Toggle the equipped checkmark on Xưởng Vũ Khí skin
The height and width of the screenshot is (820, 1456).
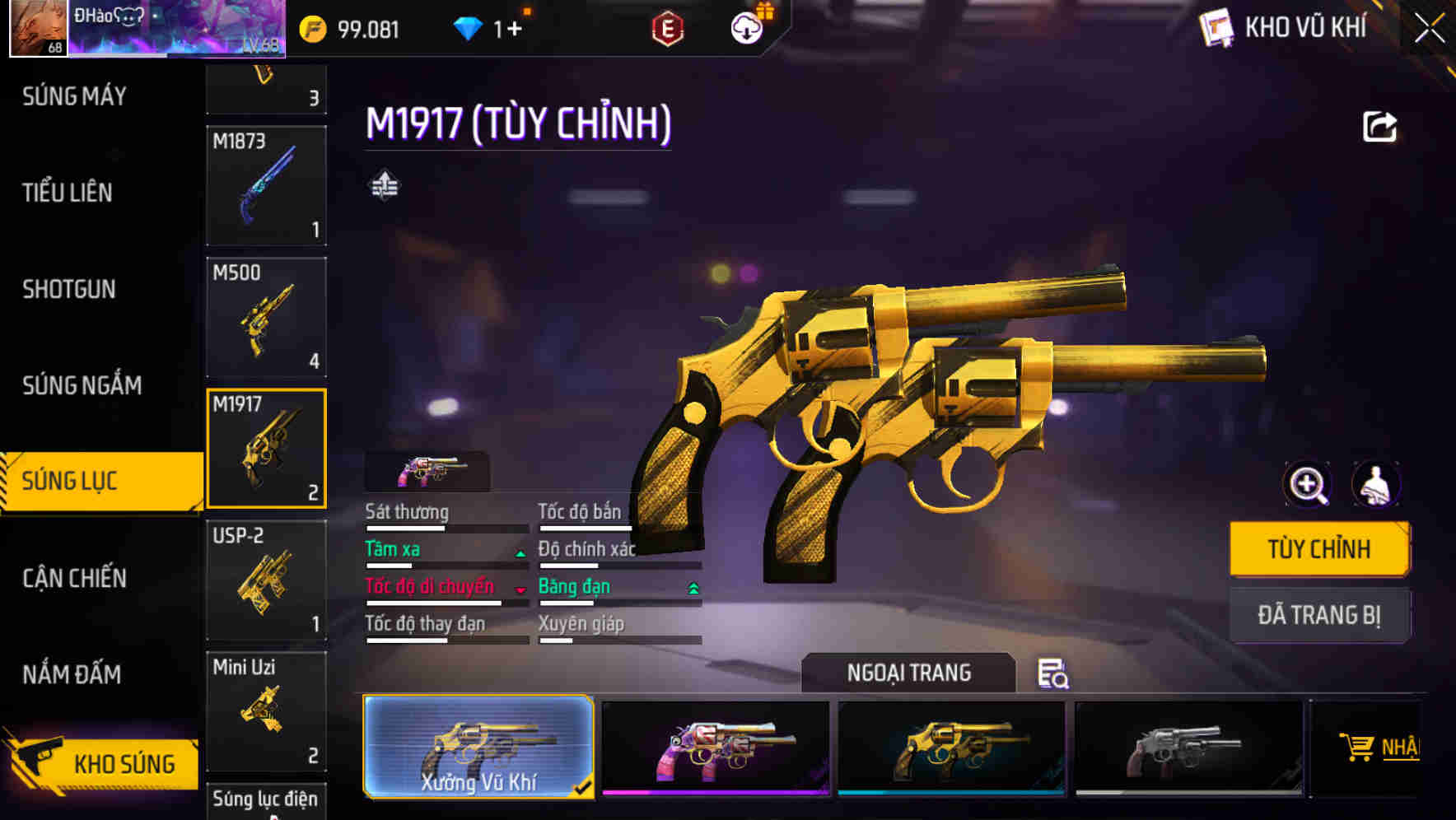coord(582,786)
